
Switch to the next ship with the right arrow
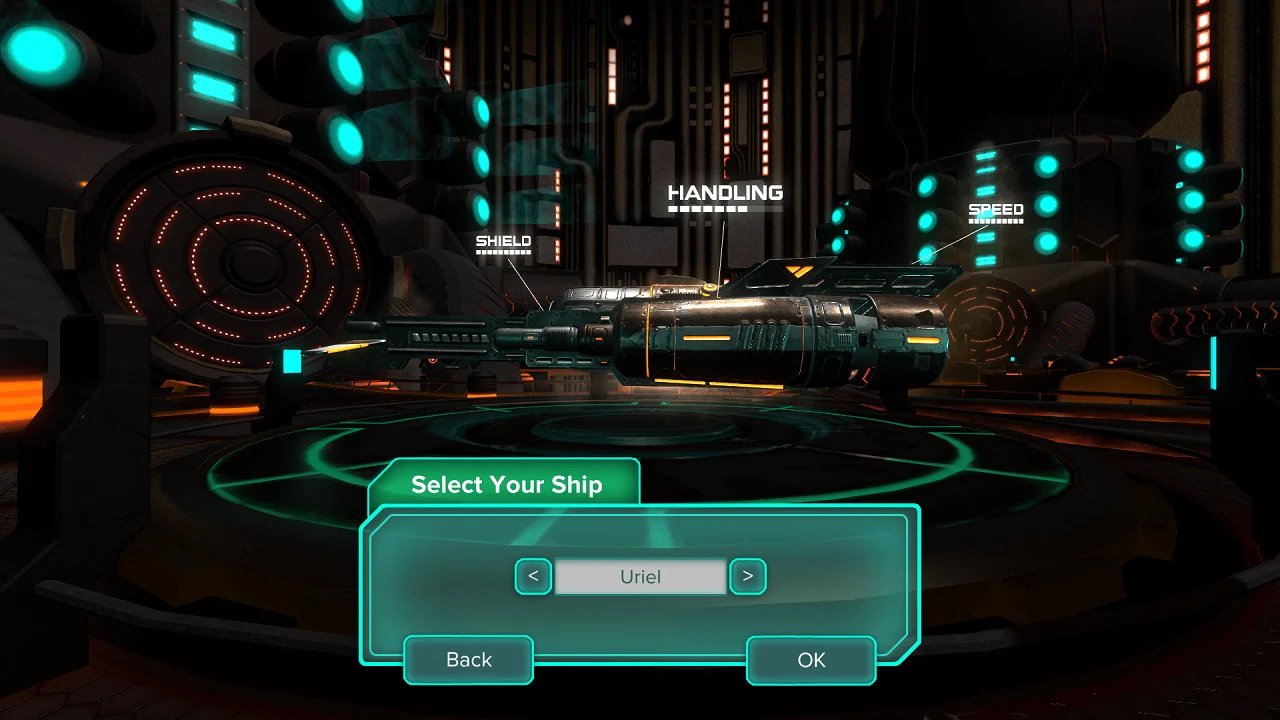point(748,577)
